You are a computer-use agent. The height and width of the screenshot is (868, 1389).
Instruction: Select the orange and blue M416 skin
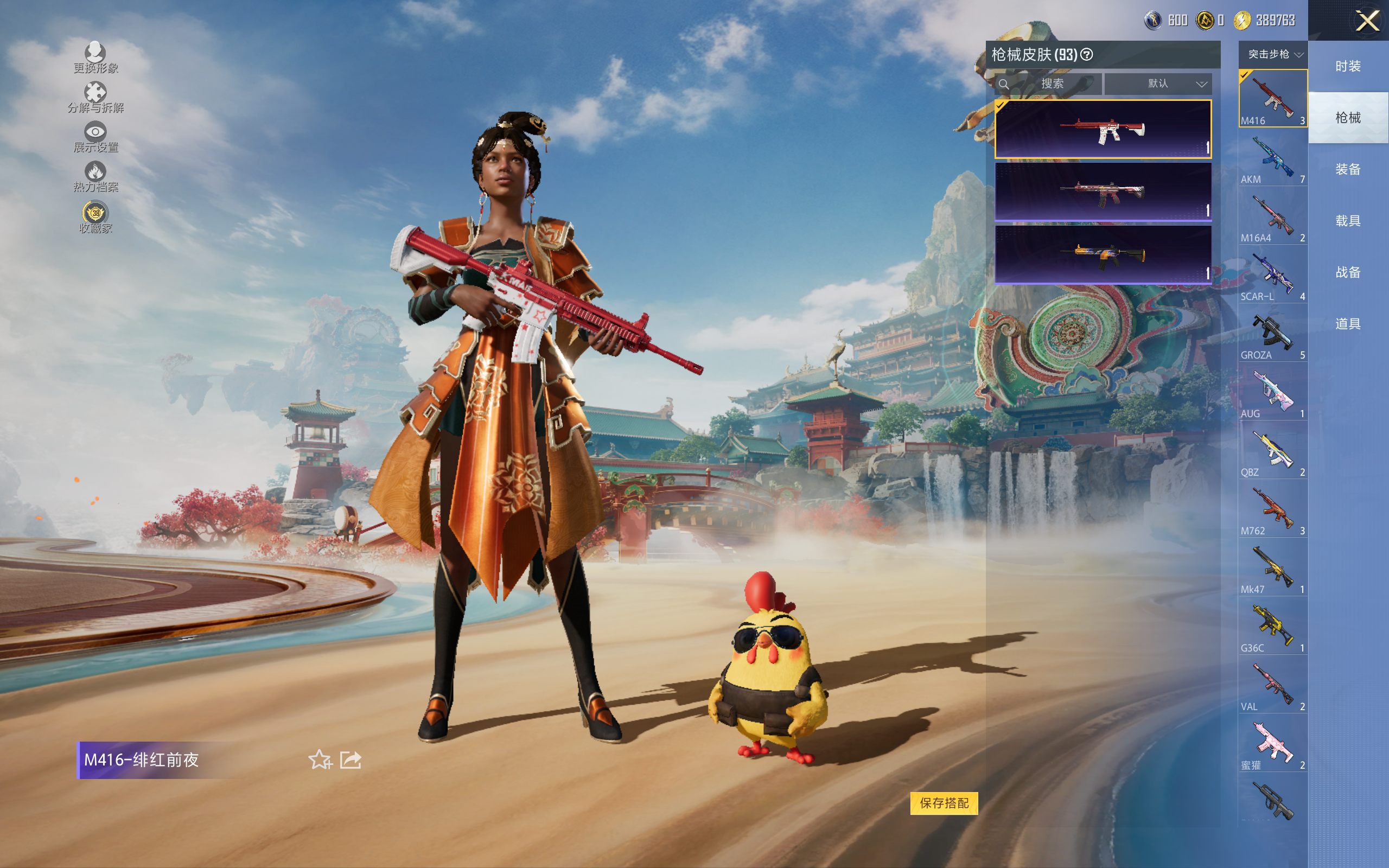(1103, 254)
